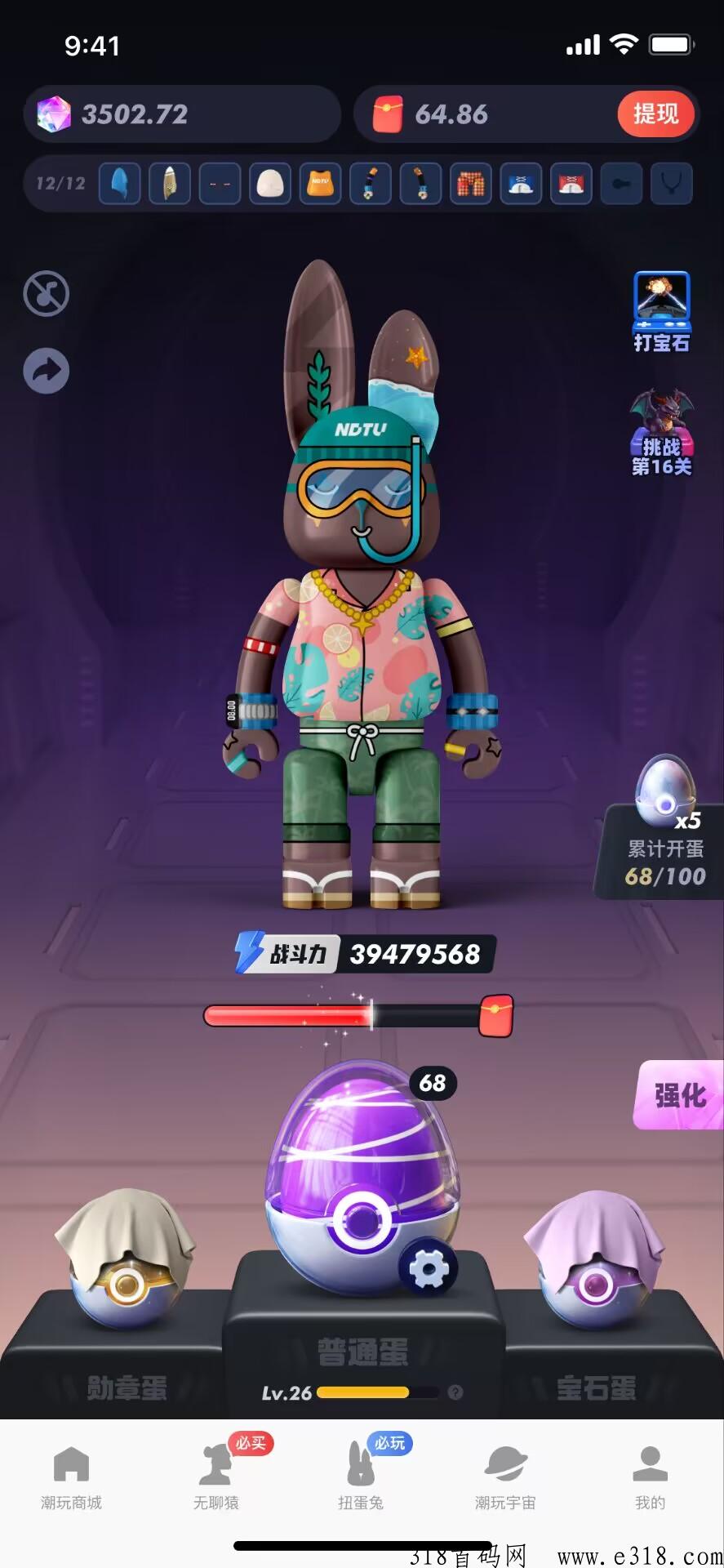Switch to the 无聊猿 tab
The width and height of the screenshot is (724, 1568).
(216, 1477)
